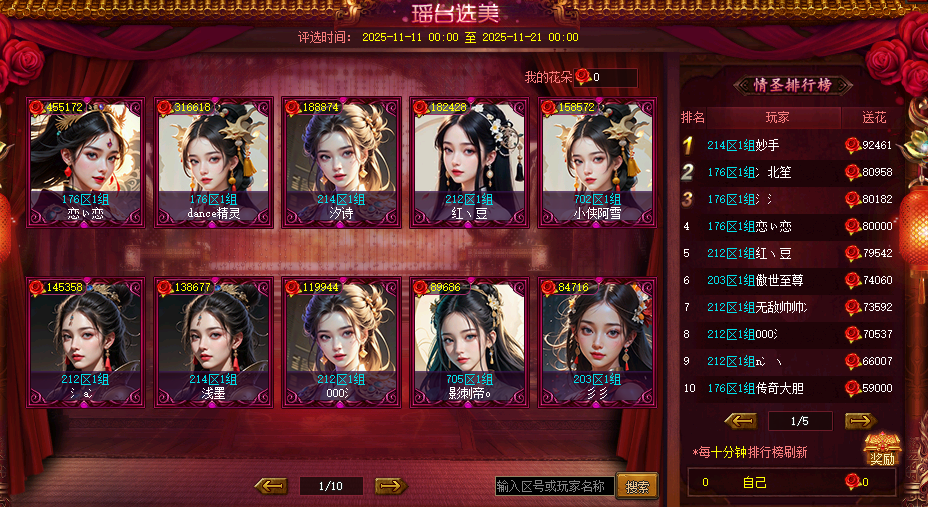Select the 浅墨 contestant card

point(213,341)
